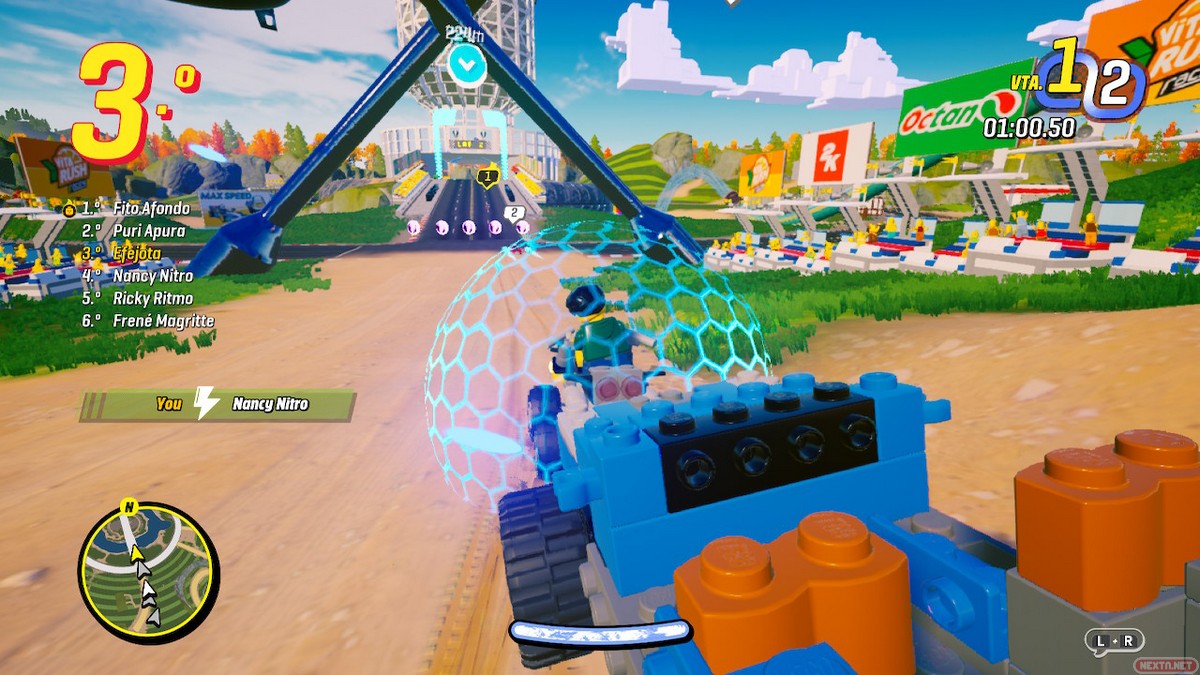Click the checkpoint waypoint marker
Screen dimensions: 1200x675
coord(467,65)
